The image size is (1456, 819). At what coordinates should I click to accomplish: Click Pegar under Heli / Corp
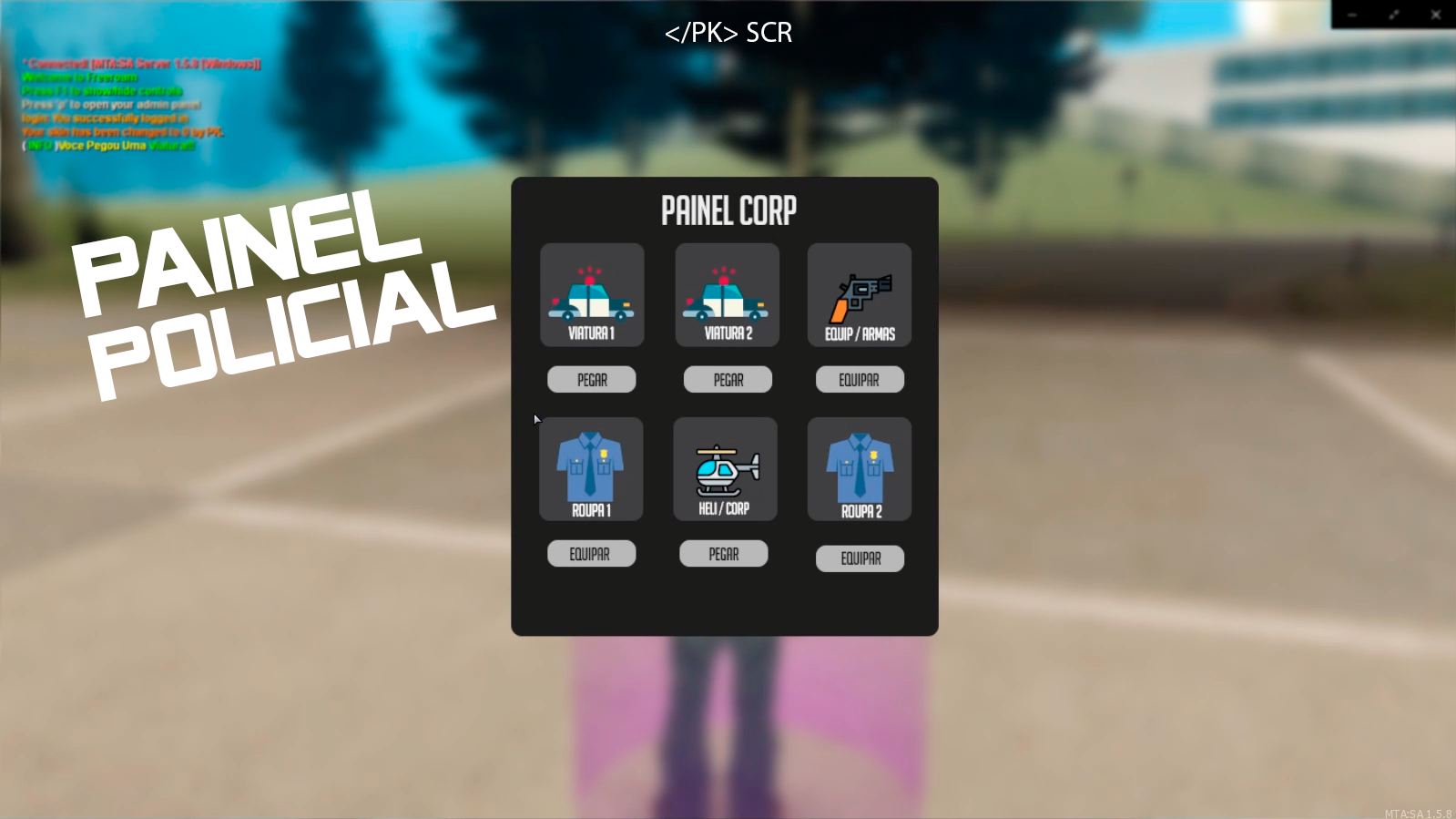(723, 553)
